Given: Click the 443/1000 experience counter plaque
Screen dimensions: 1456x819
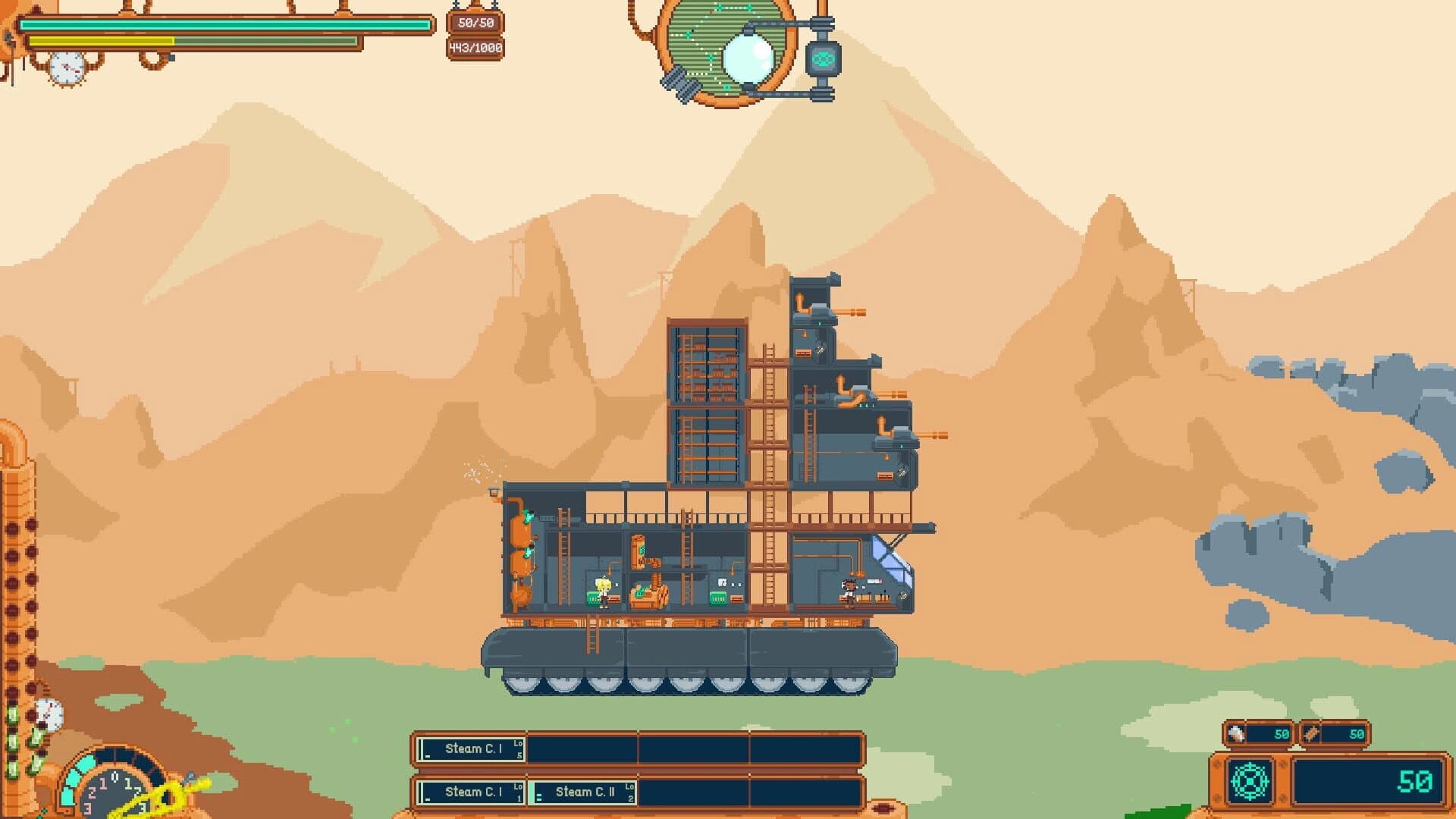Looking at the screenshot, I should tap(475, 47).
